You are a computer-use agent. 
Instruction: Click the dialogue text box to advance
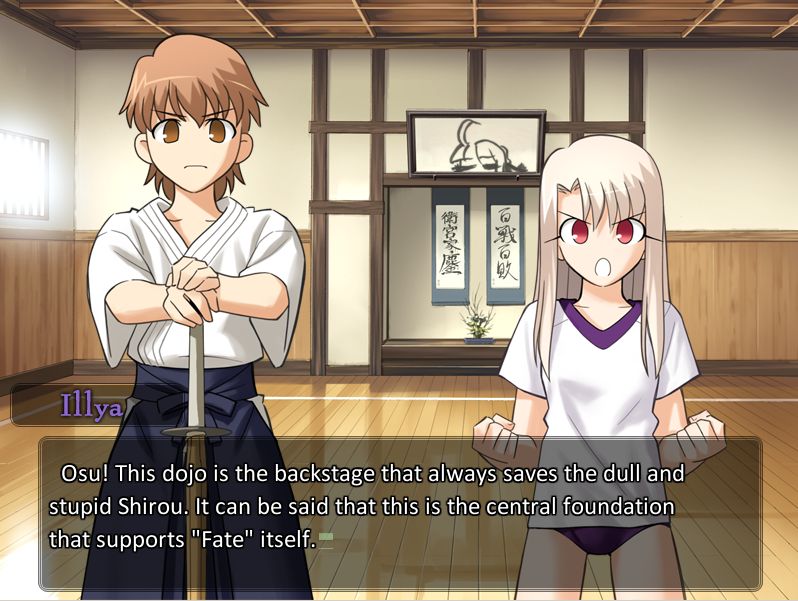tap(400, 512)
